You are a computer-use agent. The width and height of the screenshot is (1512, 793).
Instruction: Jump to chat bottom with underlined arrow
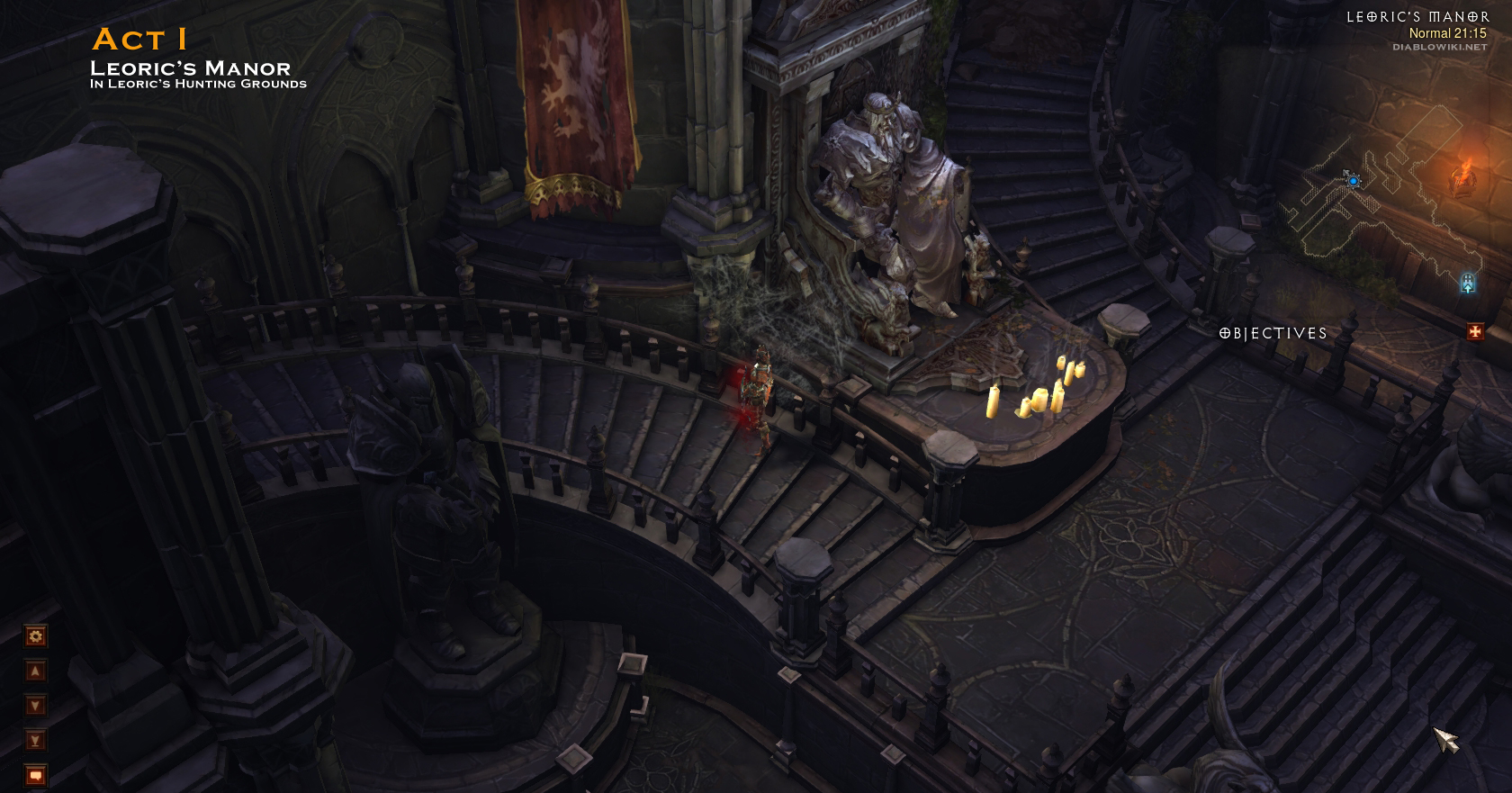pos(35,740)
